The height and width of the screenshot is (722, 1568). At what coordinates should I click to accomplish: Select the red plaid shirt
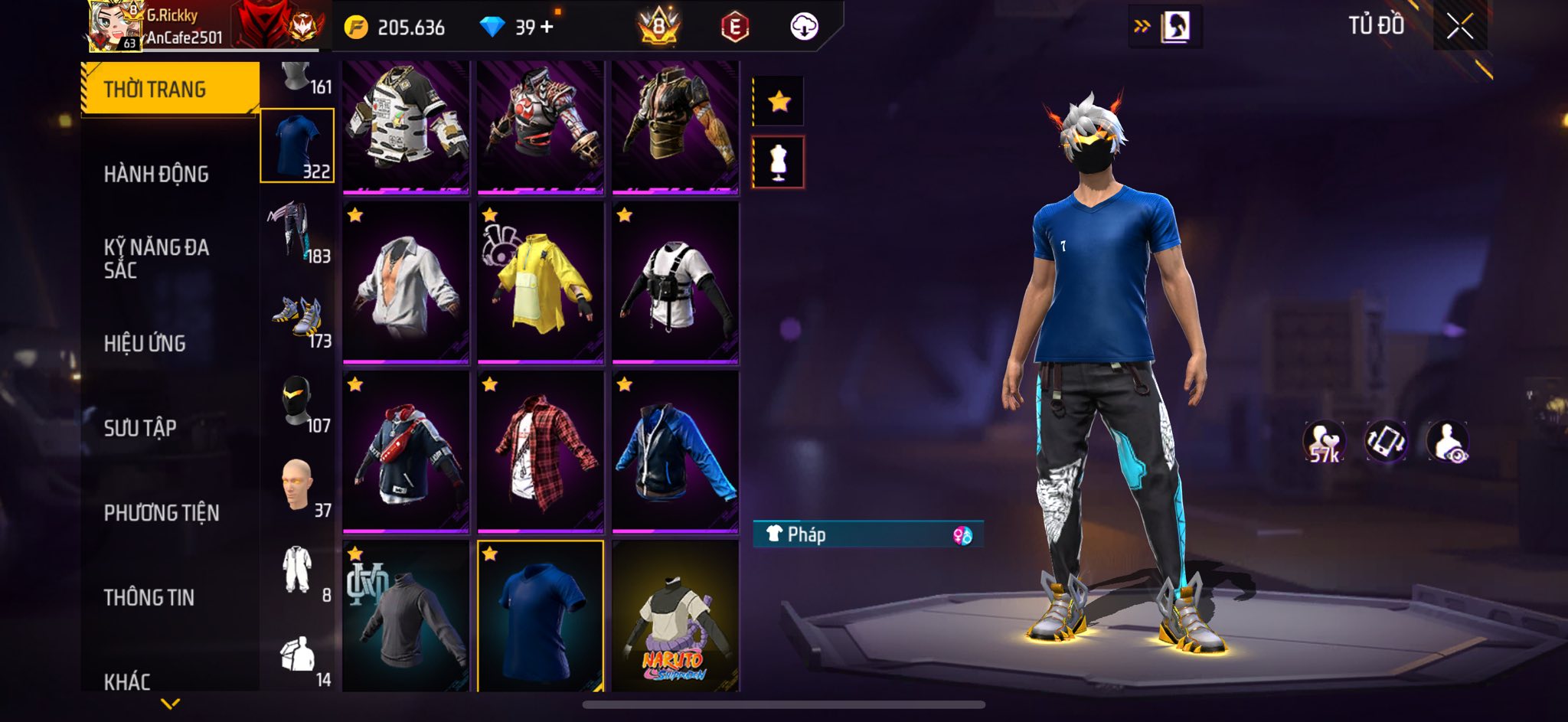coord(541,452)
